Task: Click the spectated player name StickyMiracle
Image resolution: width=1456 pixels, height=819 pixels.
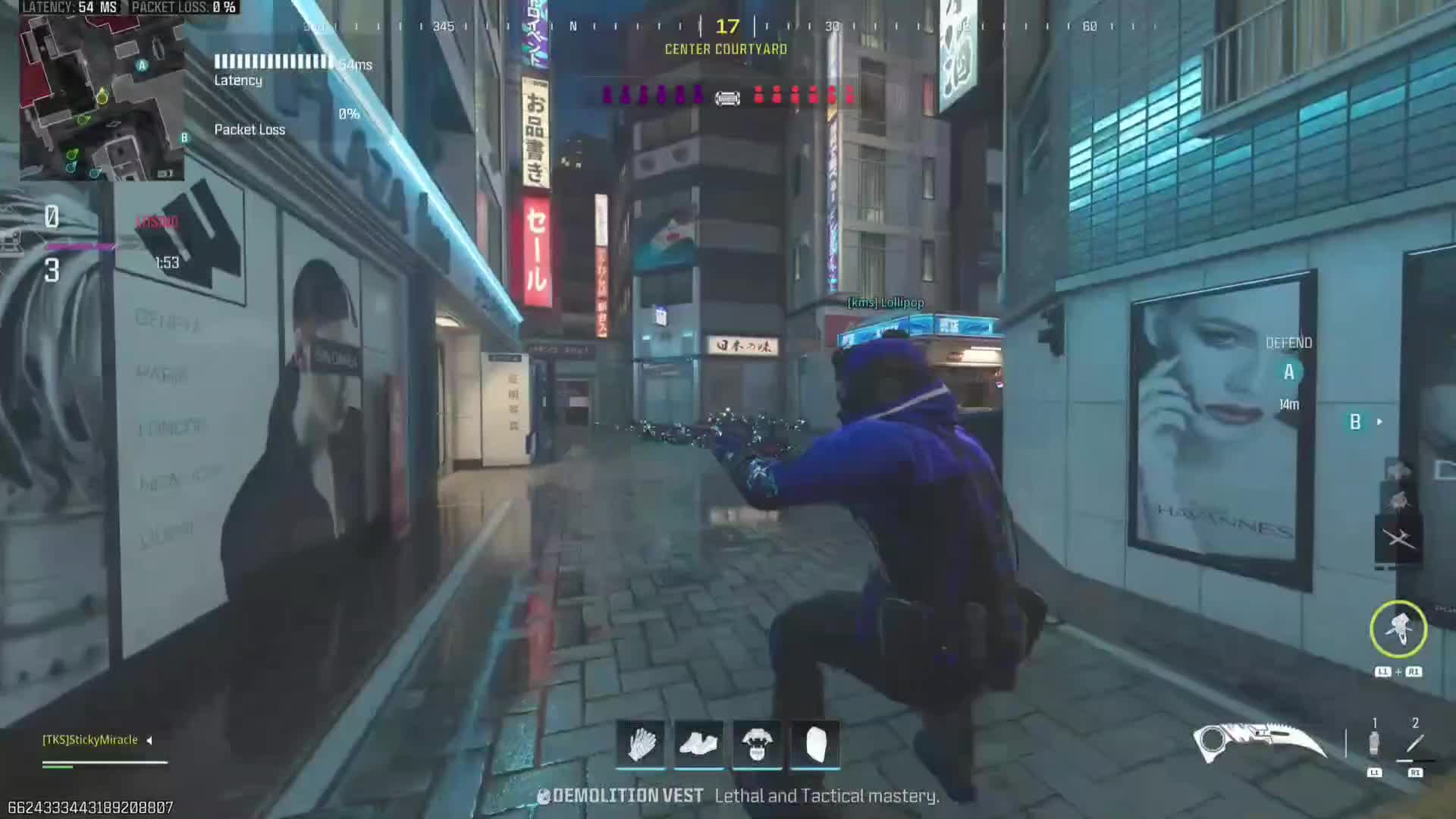Action: click(x=90, y=739)
